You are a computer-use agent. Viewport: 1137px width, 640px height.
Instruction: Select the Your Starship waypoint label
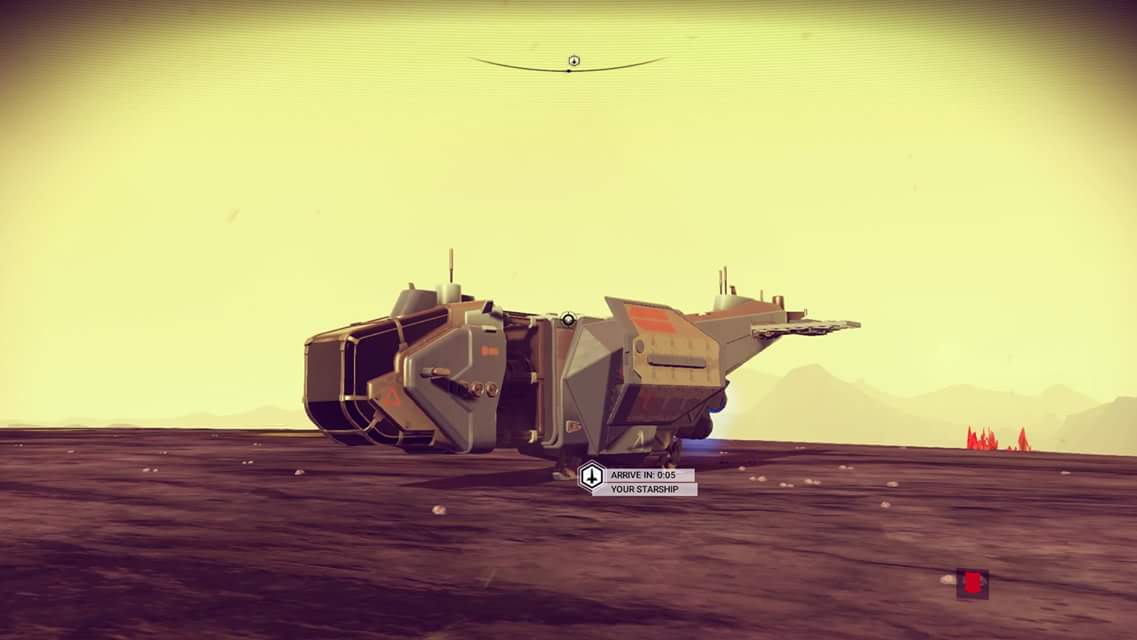(644, 489)
